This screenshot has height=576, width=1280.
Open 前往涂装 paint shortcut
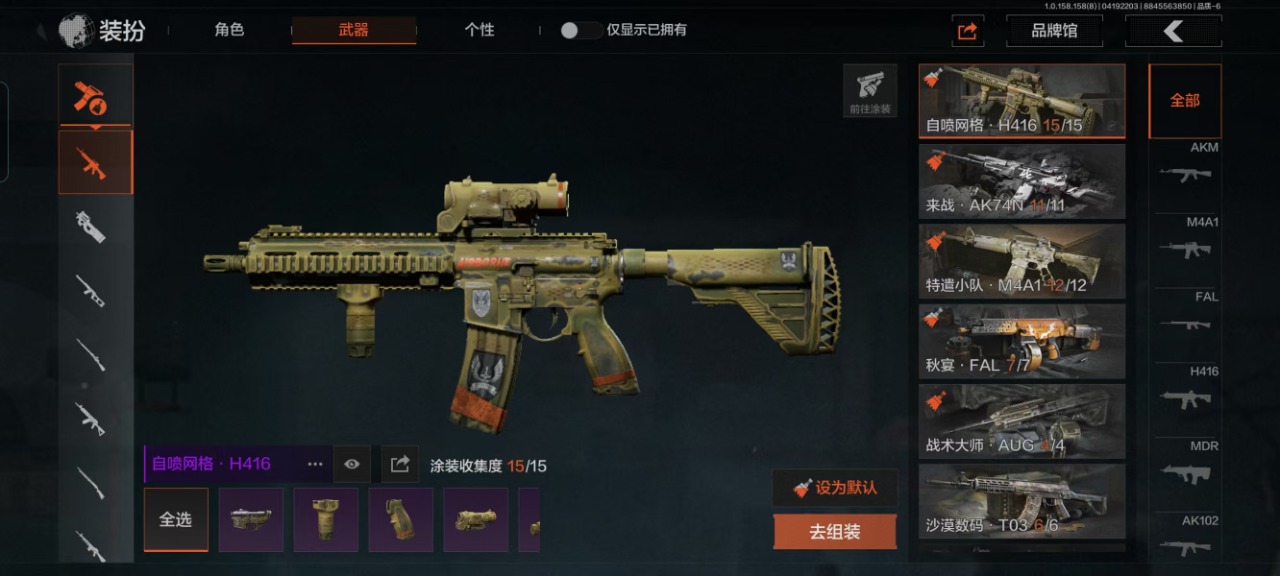870,91
